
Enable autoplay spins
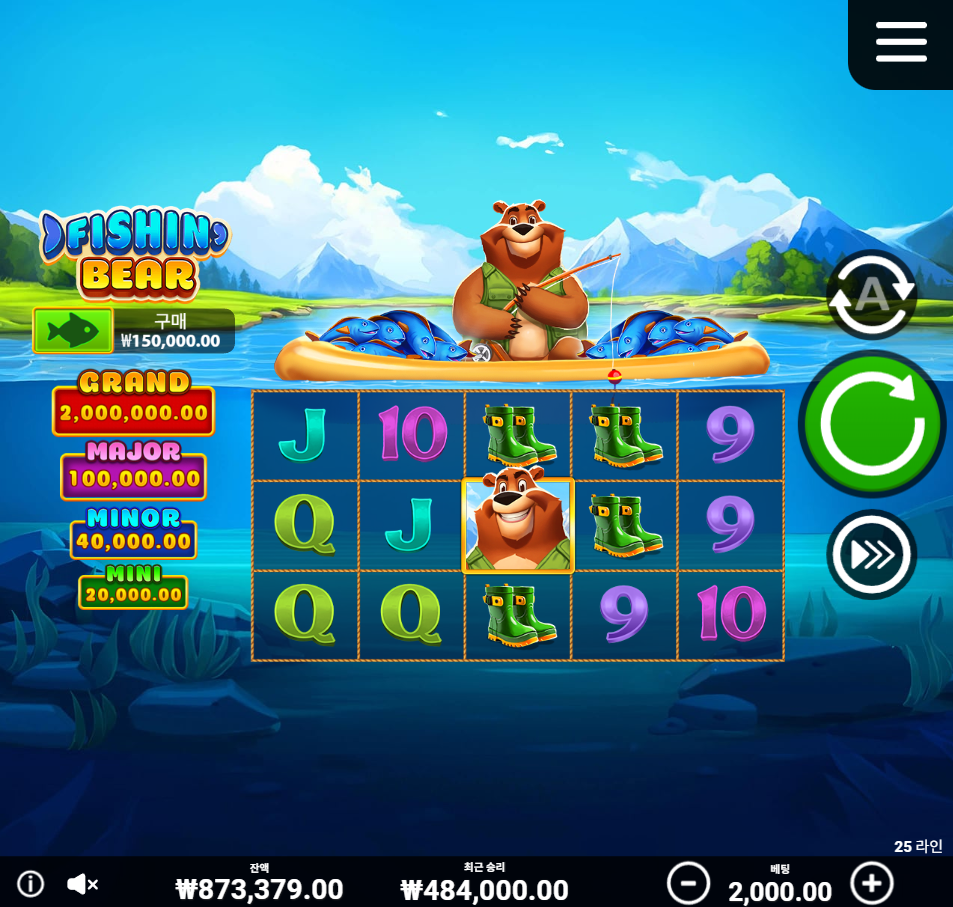pyautogui.click(x=871, y=294)
